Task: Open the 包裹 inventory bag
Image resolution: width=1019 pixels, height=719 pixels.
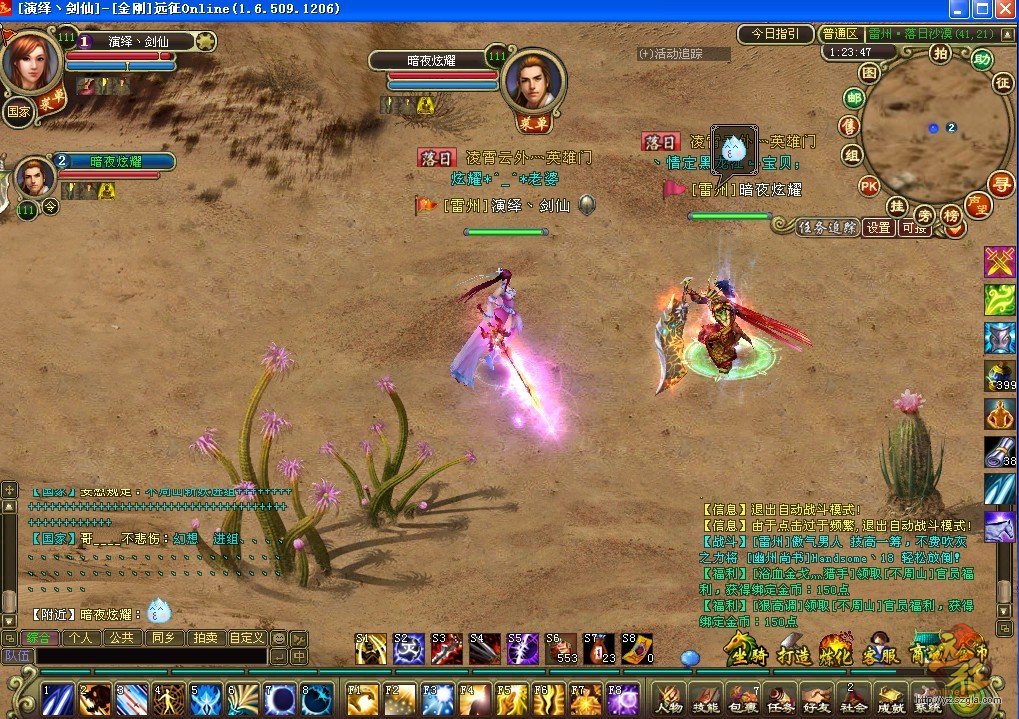Action: point(741,697)
